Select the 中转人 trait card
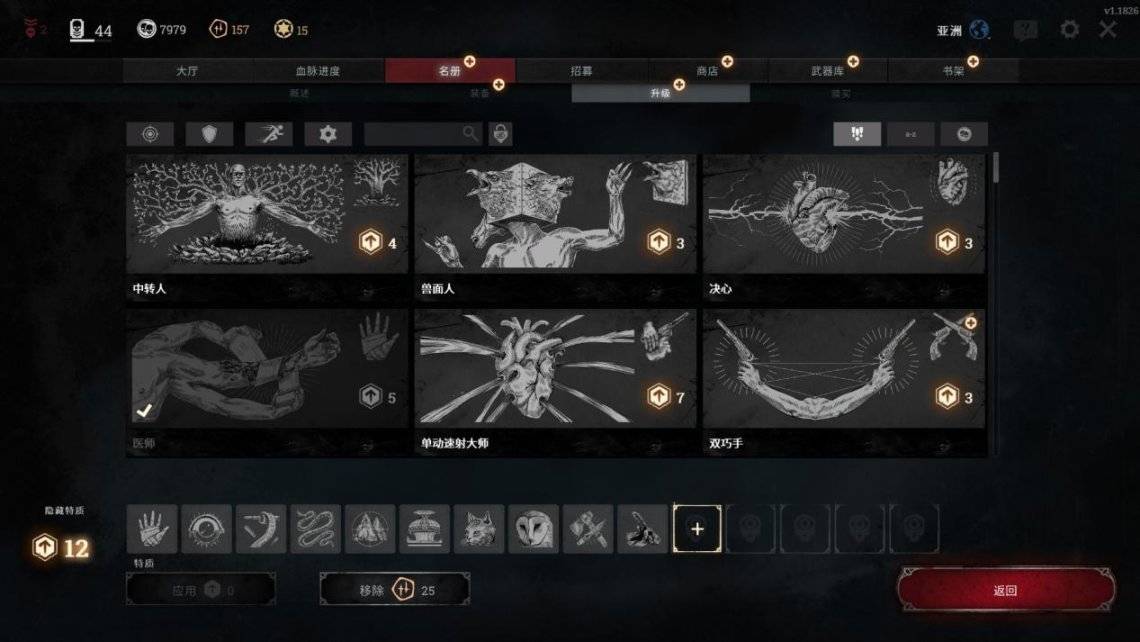This screenshot has height=642, width=1140. [267, 227]
